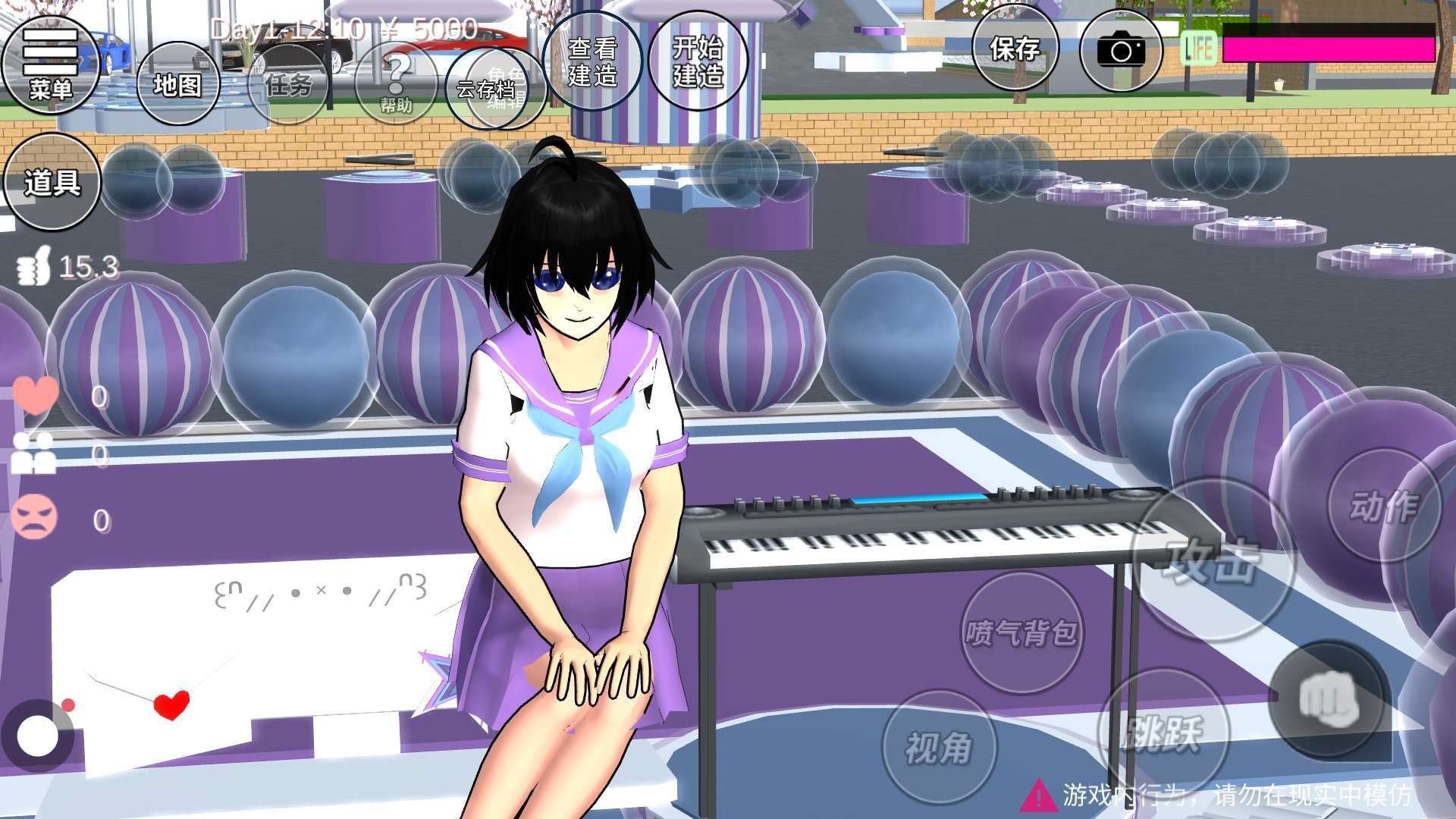Open the 菜单 hamburger menu

click(x=50, y=64)
